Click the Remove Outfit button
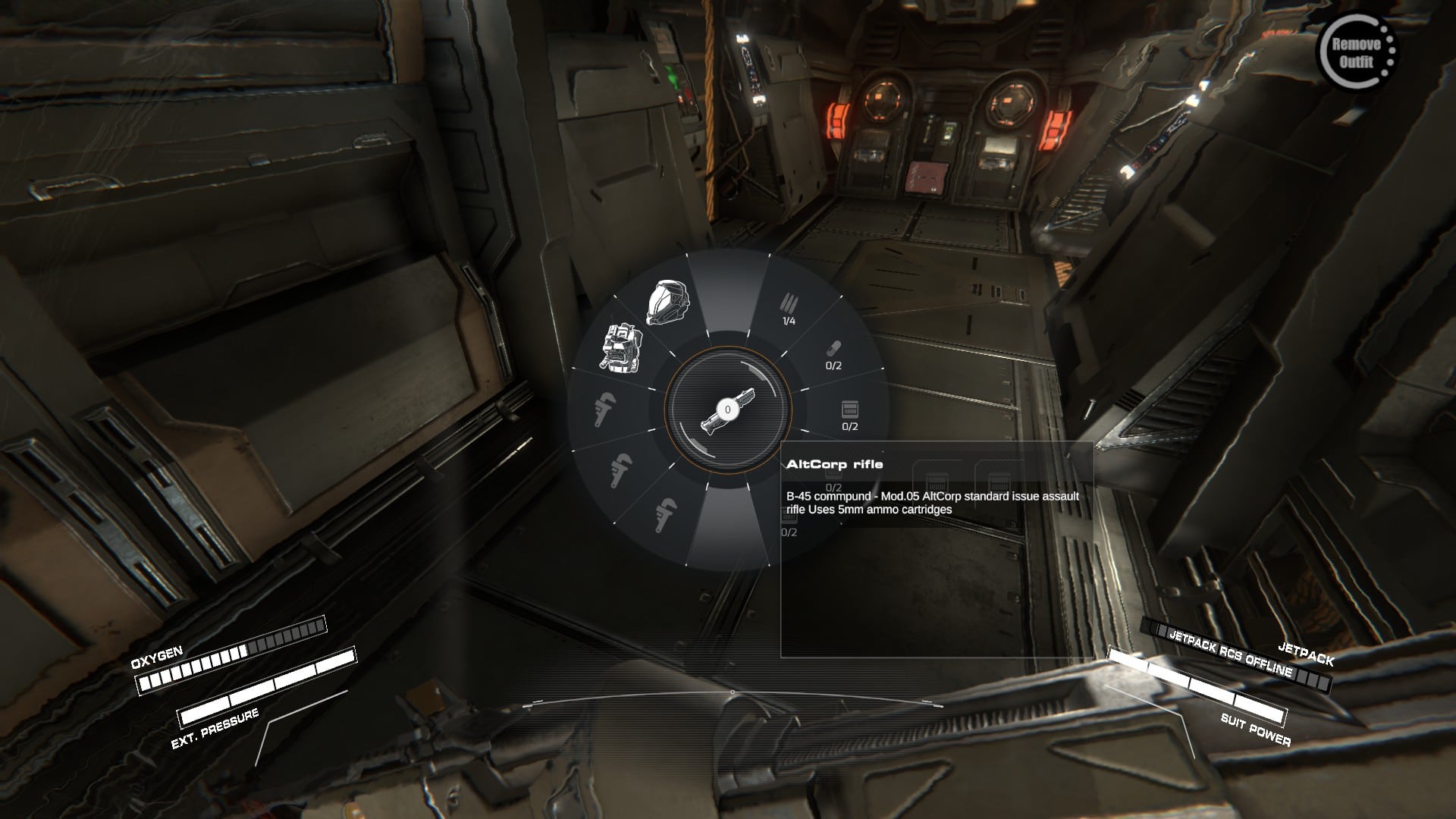Viewport: 1456px width, 819px height. (1356, 53)
